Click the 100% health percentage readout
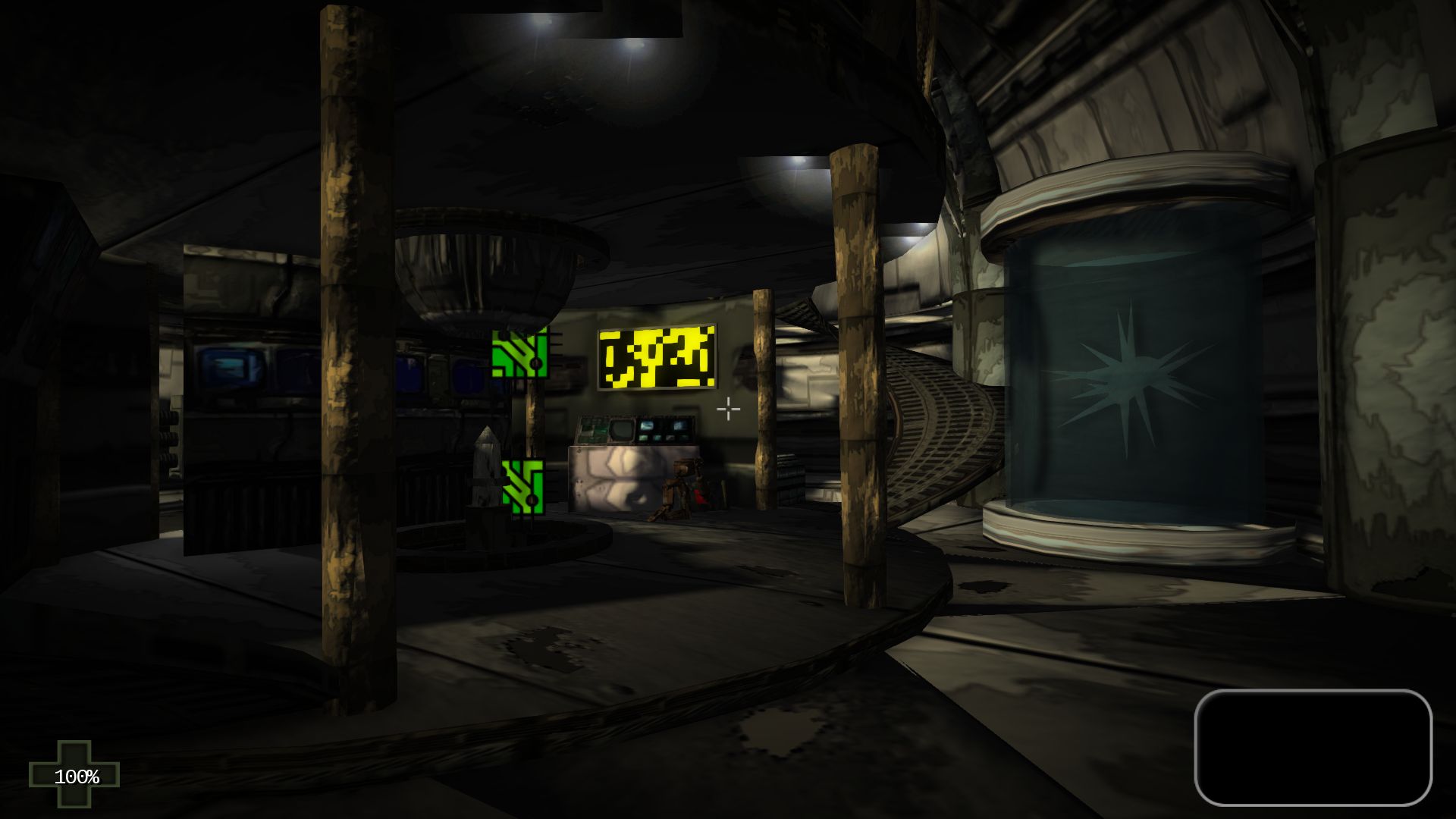This screenshot has width=1456, height=819. [x=78, y=776]
